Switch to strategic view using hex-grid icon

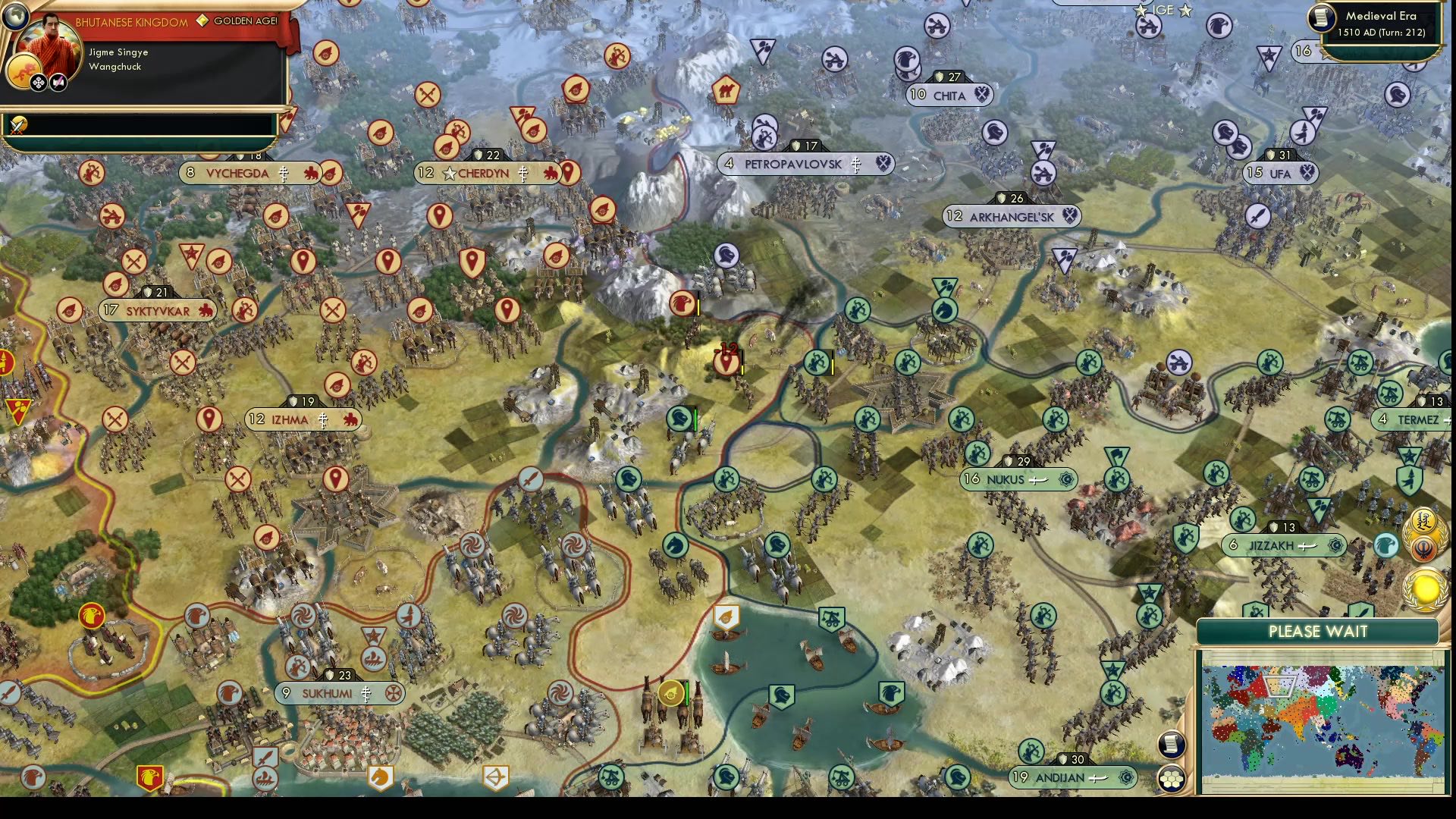click(1172, 780)
